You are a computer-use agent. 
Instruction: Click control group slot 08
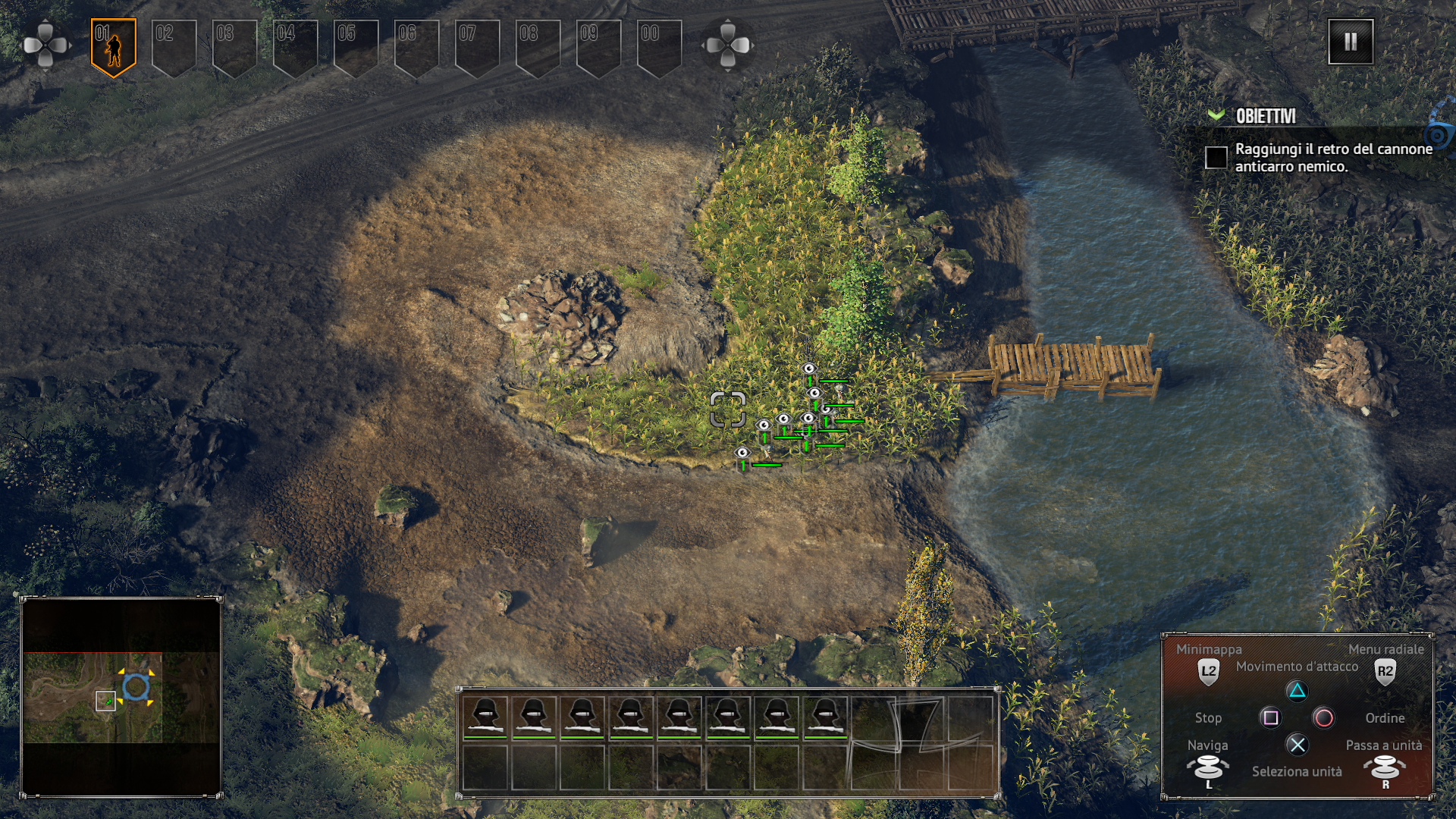click(x=538, y=47)
